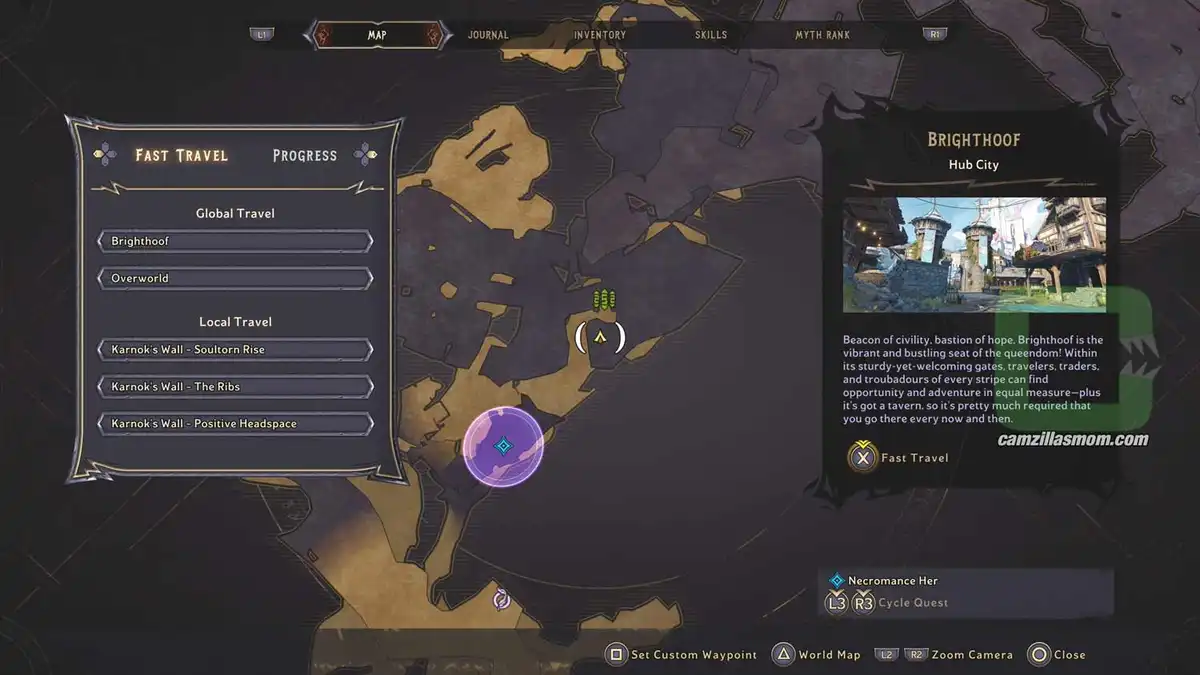Viewport: 1200px width, 675px height.
Task: Choose Brighthoof under Global Travel
Action: tap(235, 241)
